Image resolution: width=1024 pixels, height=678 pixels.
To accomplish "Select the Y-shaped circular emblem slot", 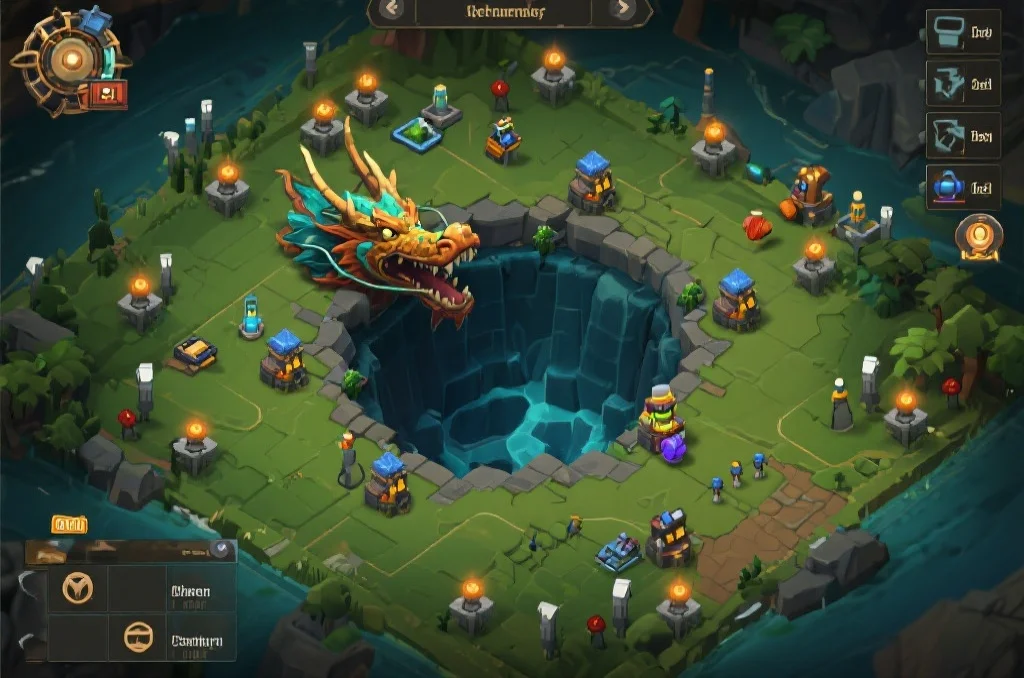I will pos(77,587).
